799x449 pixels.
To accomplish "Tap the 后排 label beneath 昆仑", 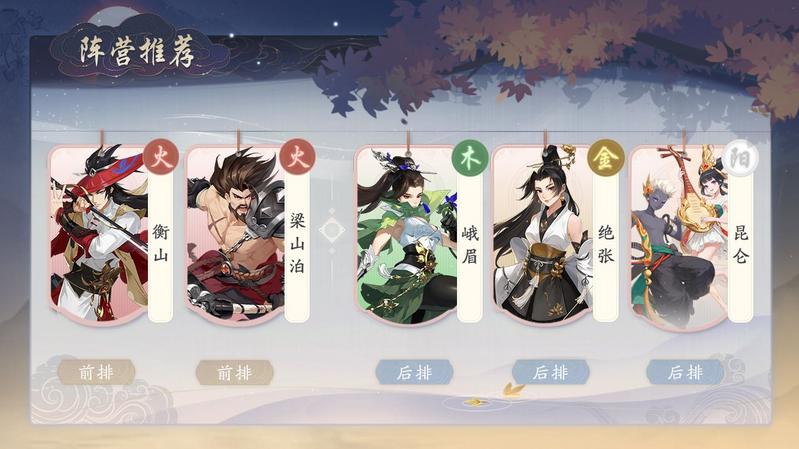I will pyautogui.click(x=685, y=372).
